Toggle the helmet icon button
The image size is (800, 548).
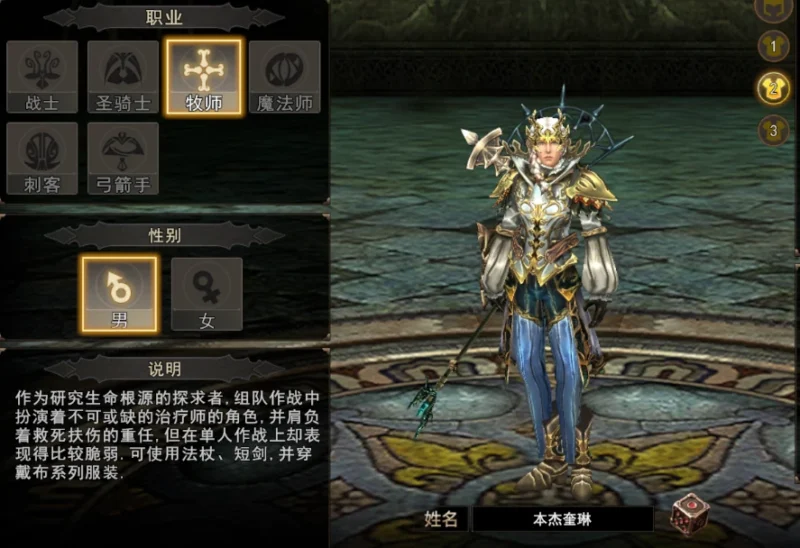773,8
